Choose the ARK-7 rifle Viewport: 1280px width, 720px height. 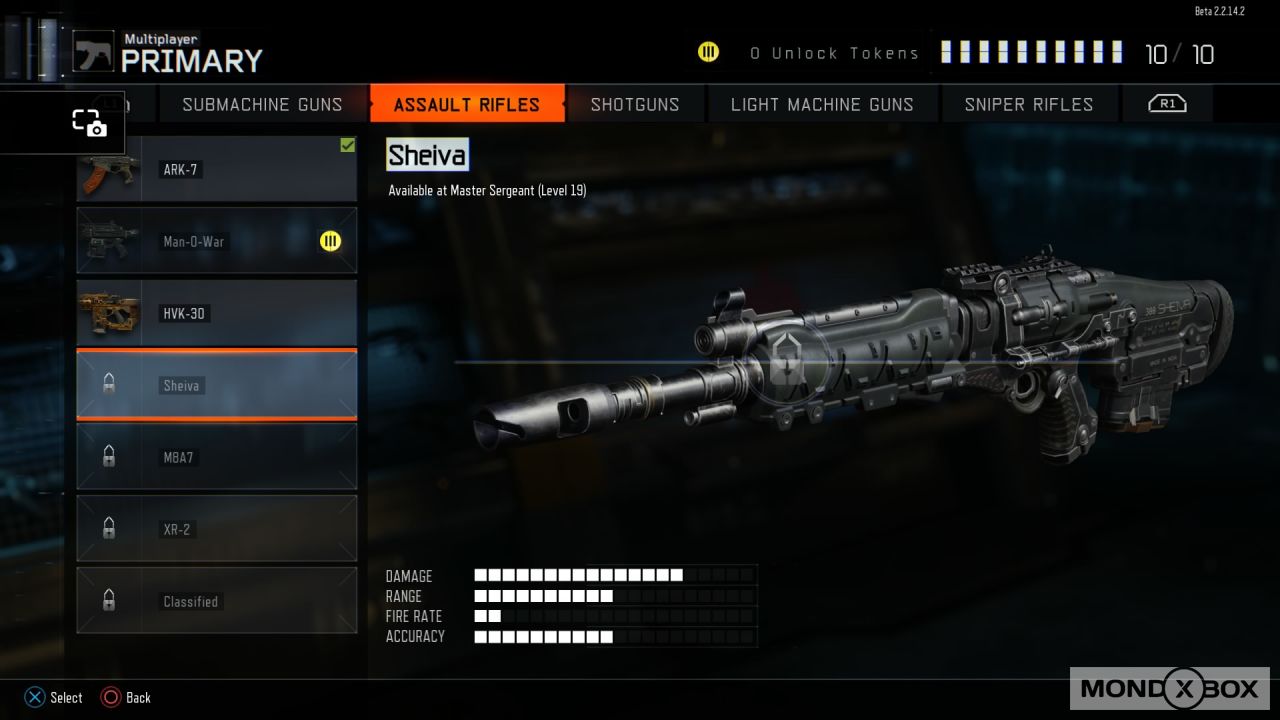[217, 171]
